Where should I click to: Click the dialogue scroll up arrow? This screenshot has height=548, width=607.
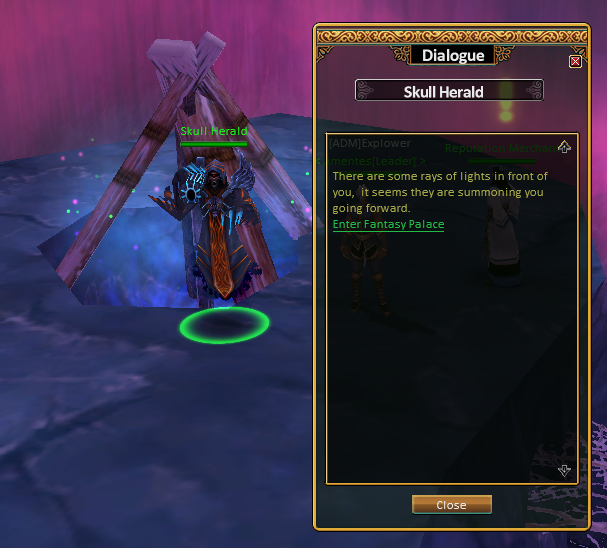[x=564, y=148]
